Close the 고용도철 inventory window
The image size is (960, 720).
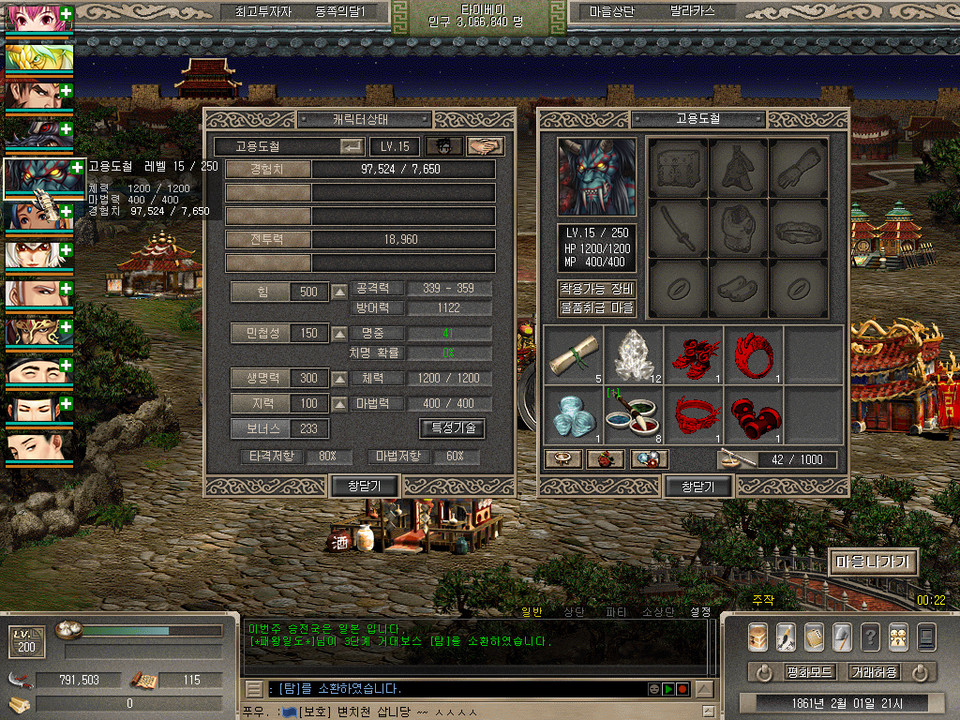698,486
